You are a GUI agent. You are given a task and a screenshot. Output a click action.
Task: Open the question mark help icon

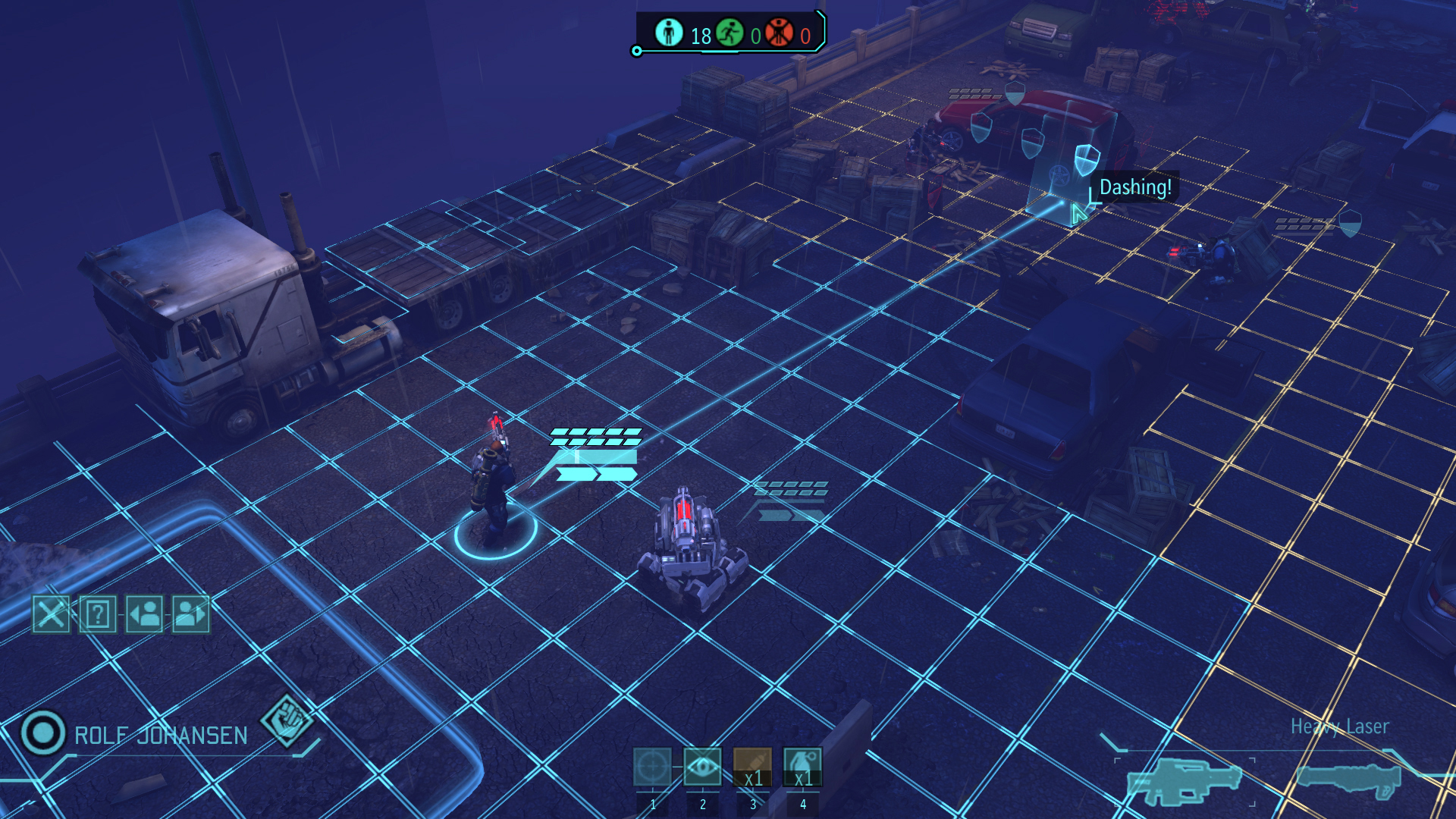pyautogui.click(x=96, y=616)
